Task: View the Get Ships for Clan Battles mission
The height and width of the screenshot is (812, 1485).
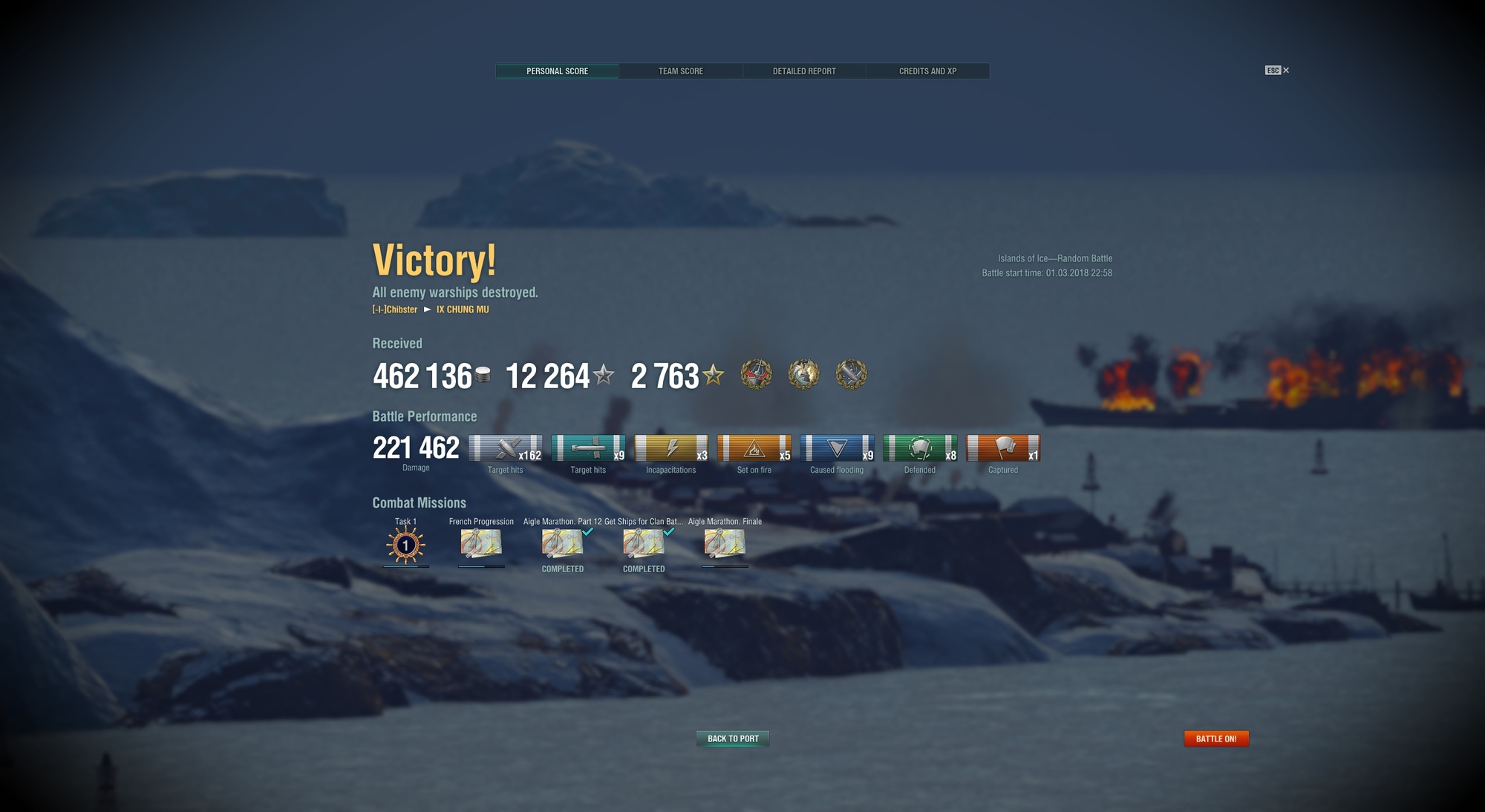Action: (643, 544)
